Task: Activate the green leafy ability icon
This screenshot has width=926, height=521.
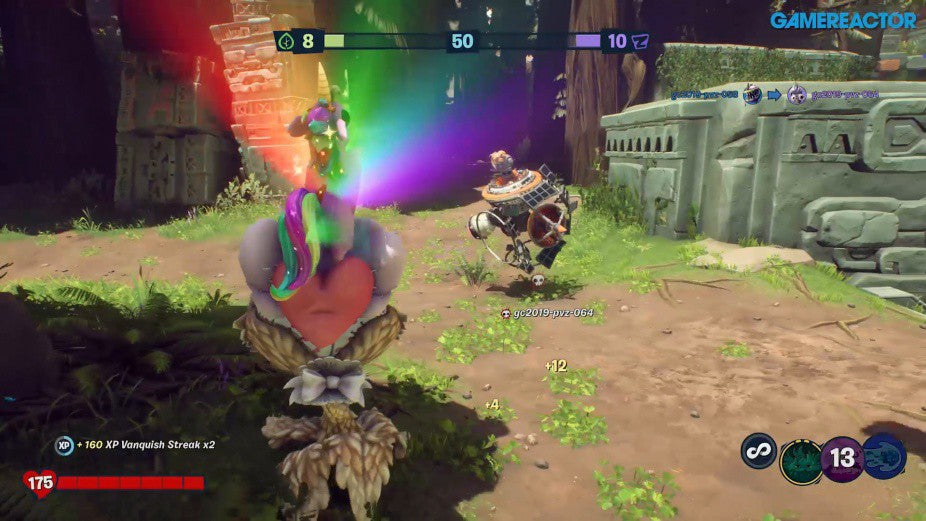Action: (801, 461)
